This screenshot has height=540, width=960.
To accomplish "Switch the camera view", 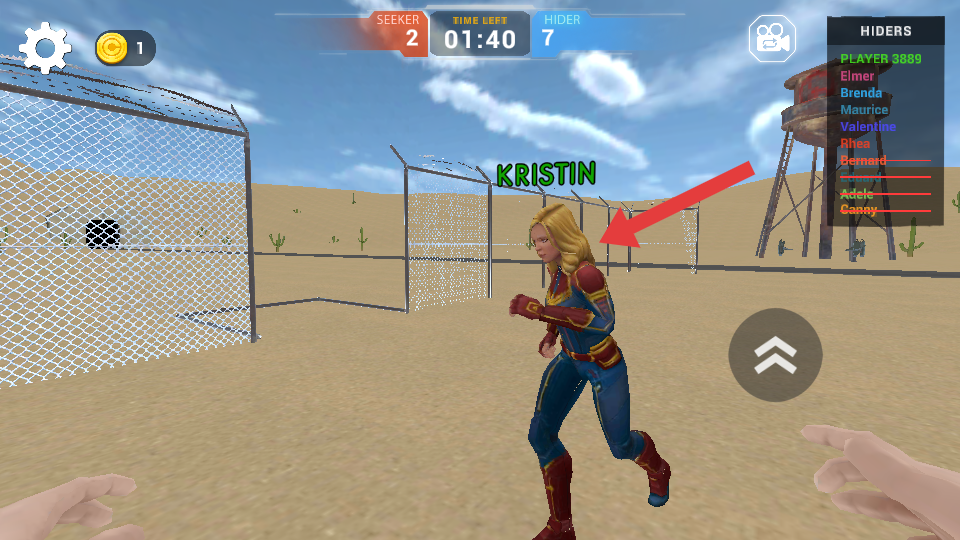I will pyautogui.click(x=772, y=40).
